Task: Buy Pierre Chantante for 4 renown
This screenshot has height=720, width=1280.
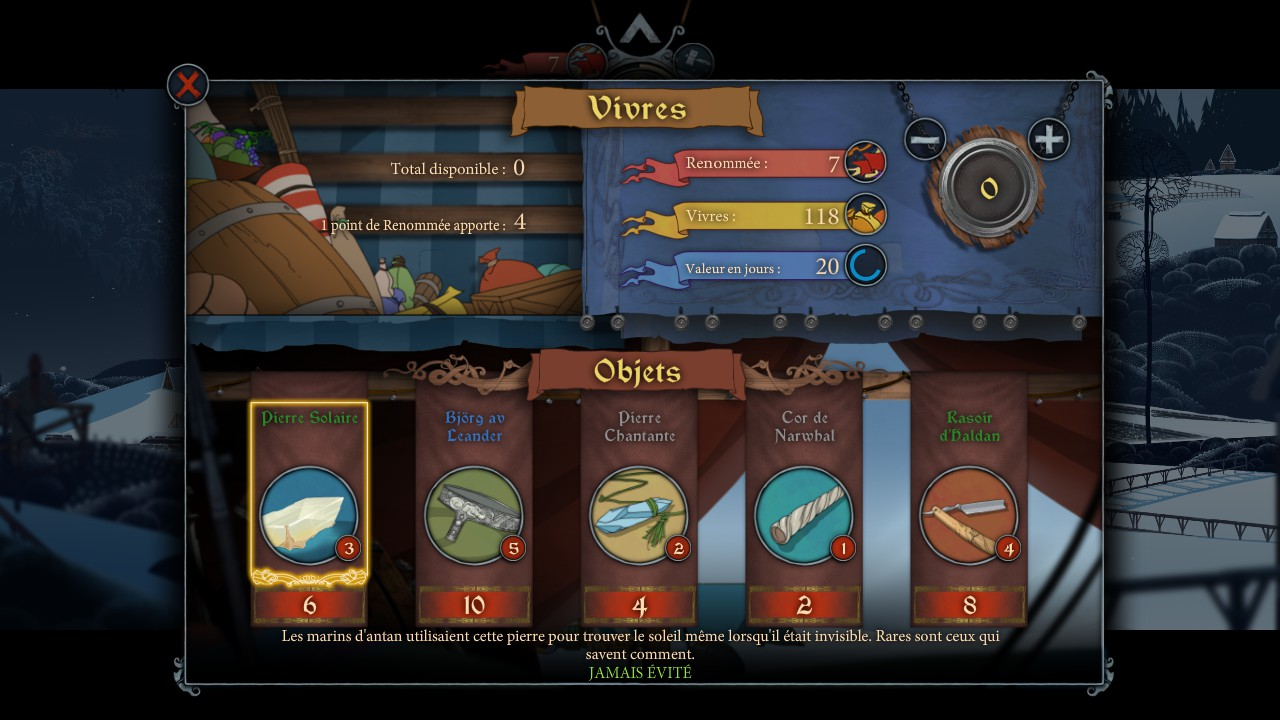Action: (x=639, y=605)
